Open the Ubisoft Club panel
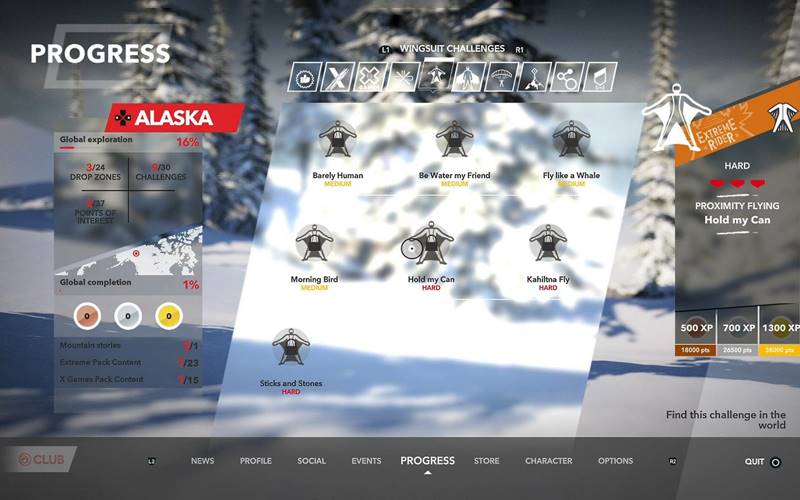Viewport: 800px width, 500px height. pyautogui.click(x=38, y=461)
